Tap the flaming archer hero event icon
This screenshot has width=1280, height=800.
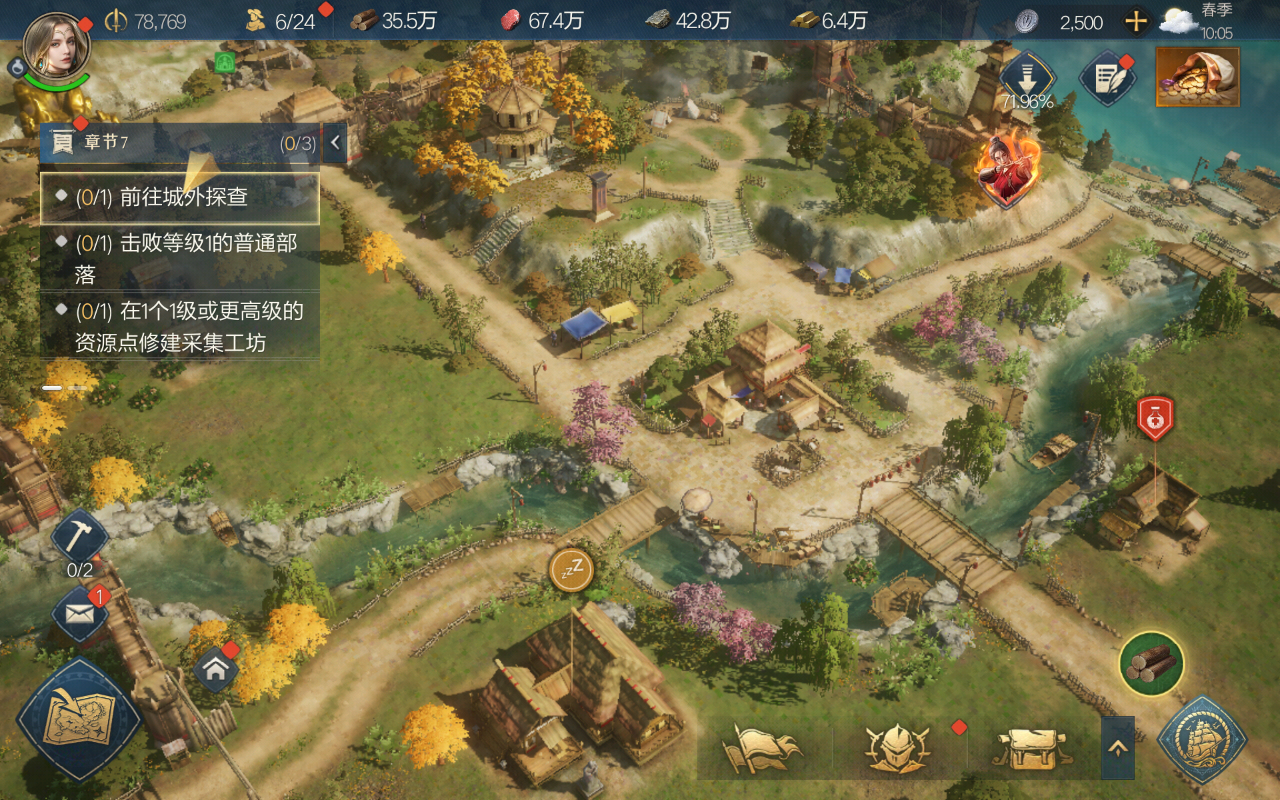tap(1008, 165)
